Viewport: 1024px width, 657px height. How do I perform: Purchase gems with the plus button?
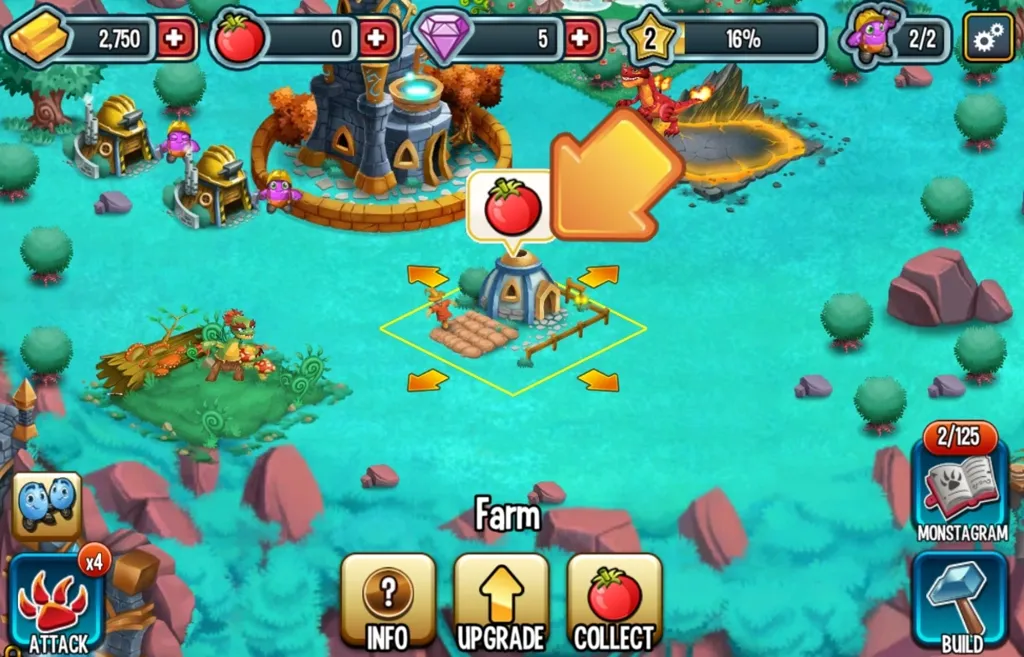click(x=579, y=40)
